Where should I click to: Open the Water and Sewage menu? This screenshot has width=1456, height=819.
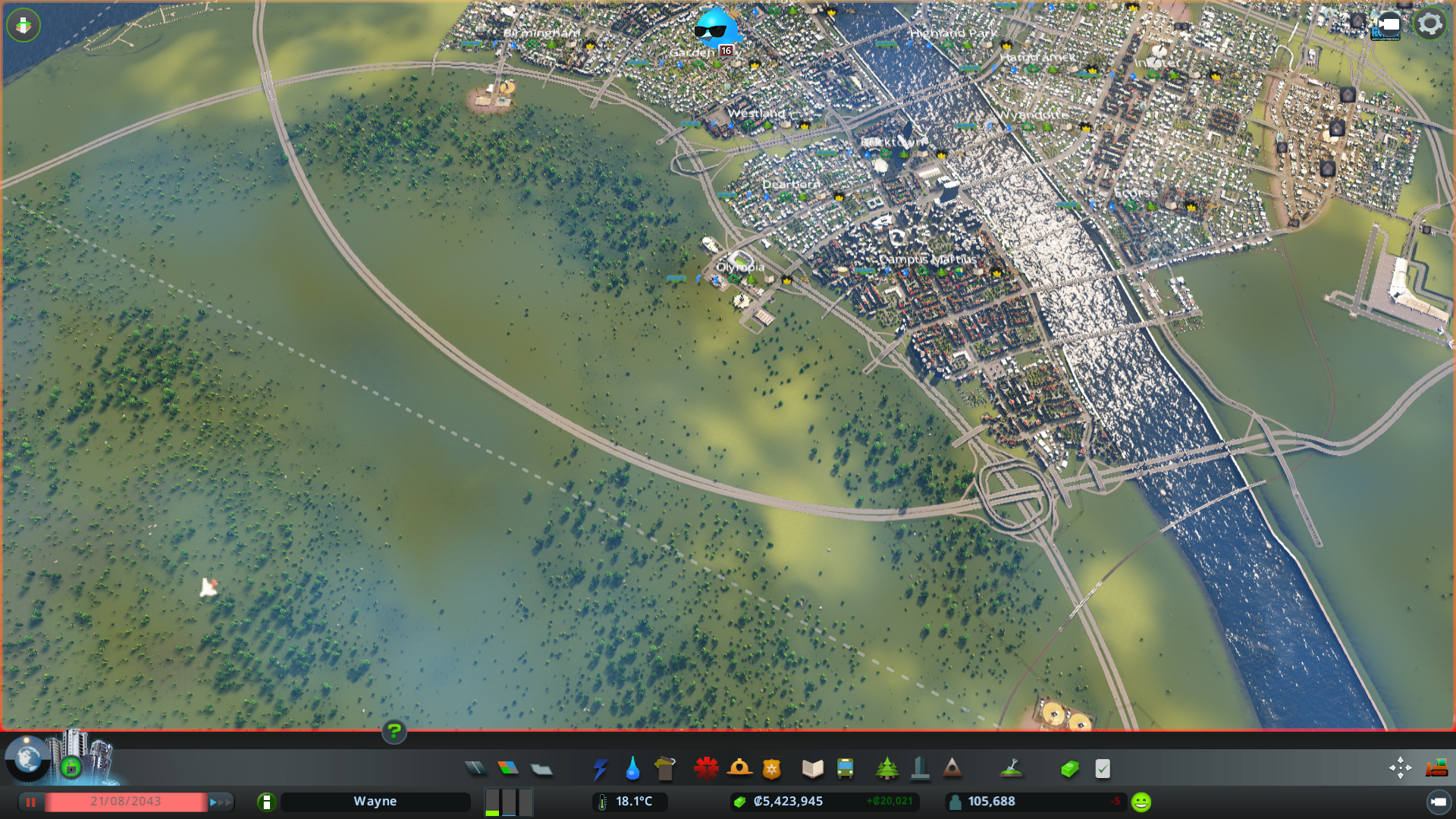[x=632, y=768]
